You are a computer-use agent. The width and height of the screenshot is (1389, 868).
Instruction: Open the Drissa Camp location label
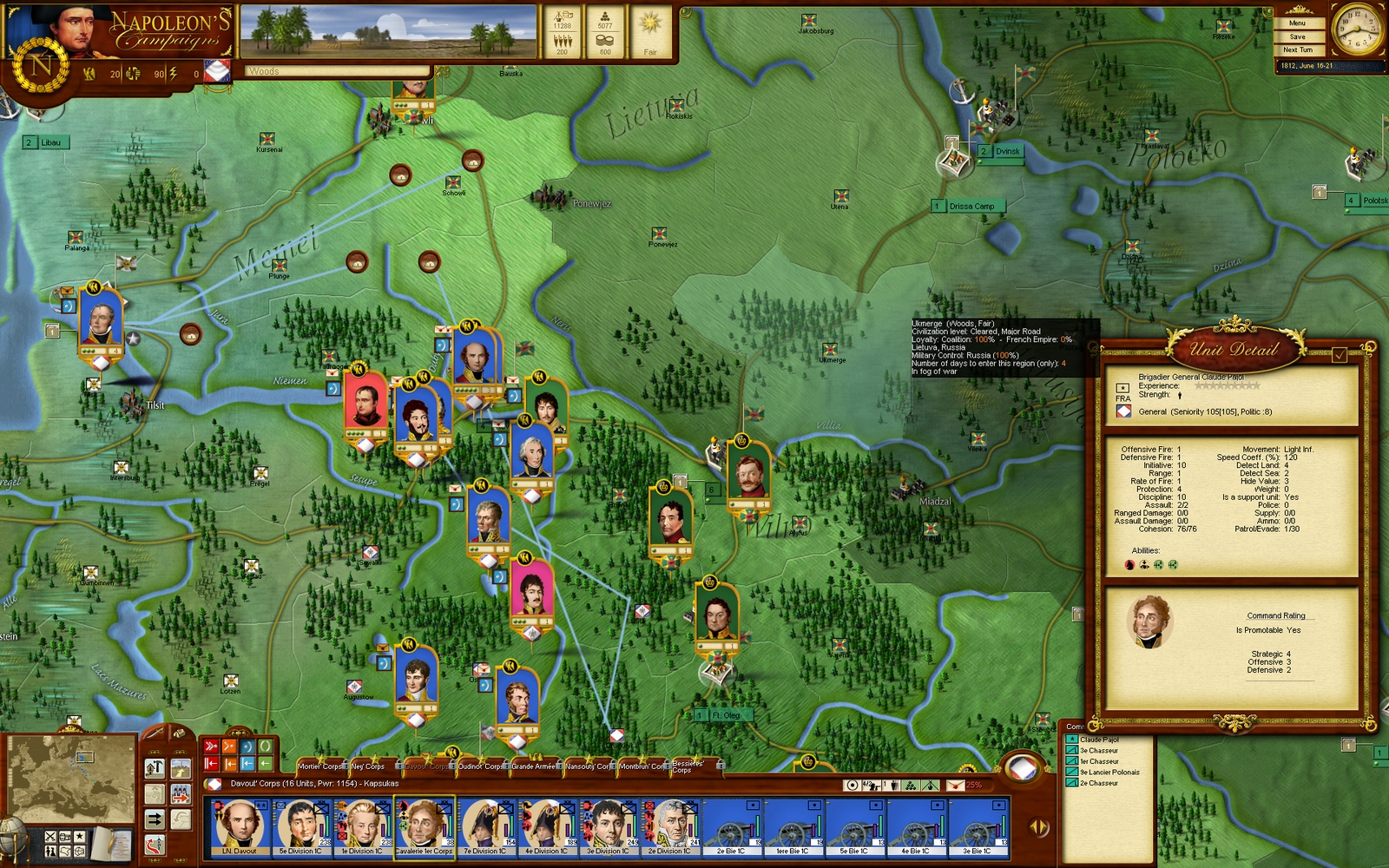(x=971, y=207)
